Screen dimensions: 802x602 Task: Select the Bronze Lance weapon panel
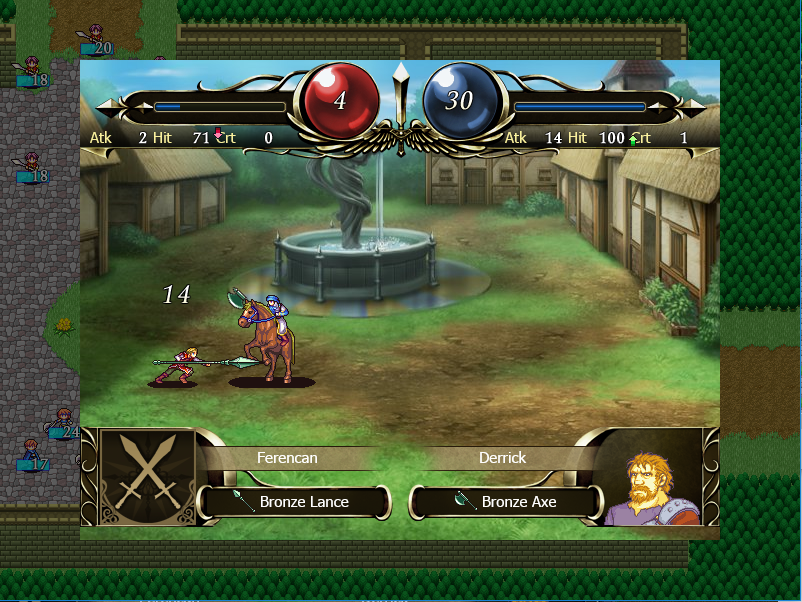[294, 502]
